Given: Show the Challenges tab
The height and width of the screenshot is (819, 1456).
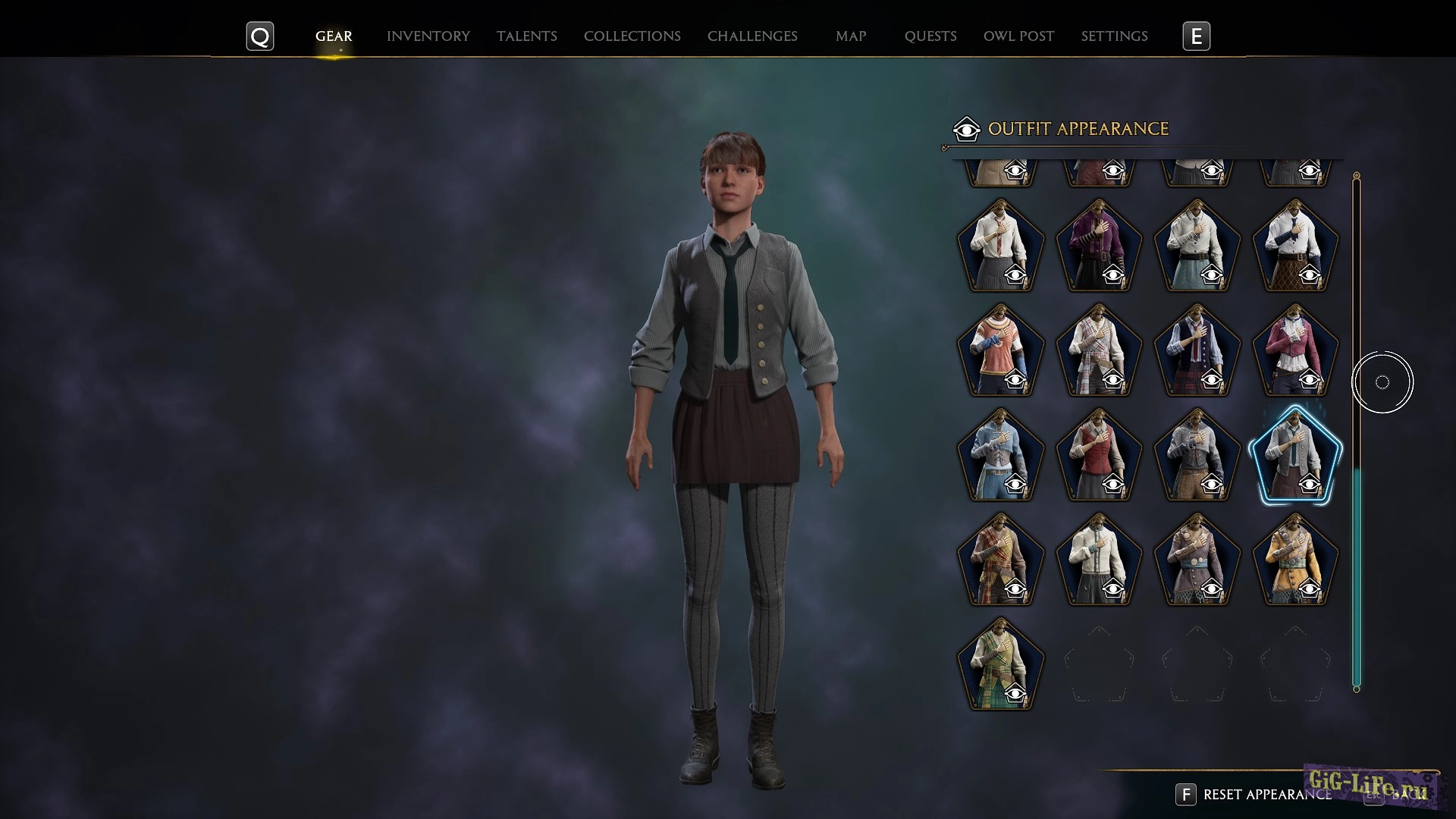Looking at the screenshot, I should (752, 36).
